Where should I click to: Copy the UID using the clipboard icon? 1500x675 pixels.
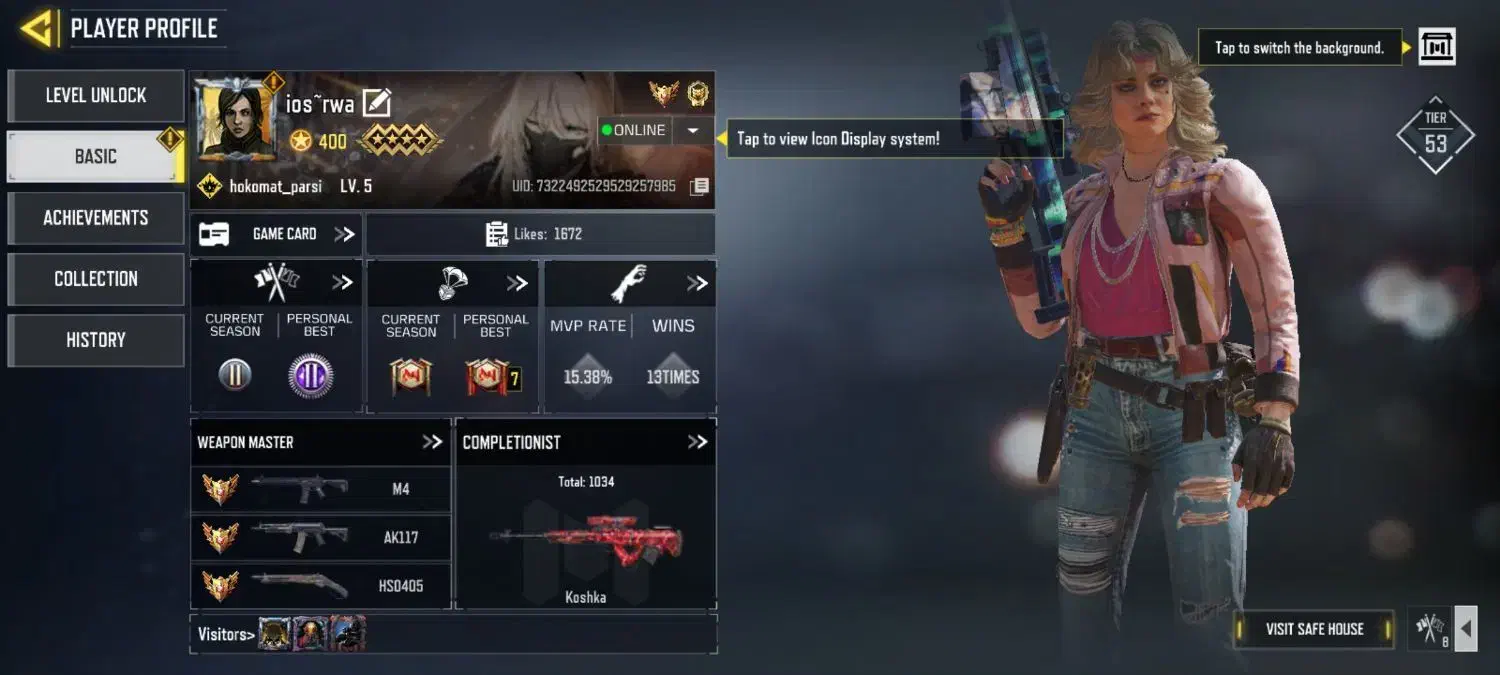click(x=700, y=186)
